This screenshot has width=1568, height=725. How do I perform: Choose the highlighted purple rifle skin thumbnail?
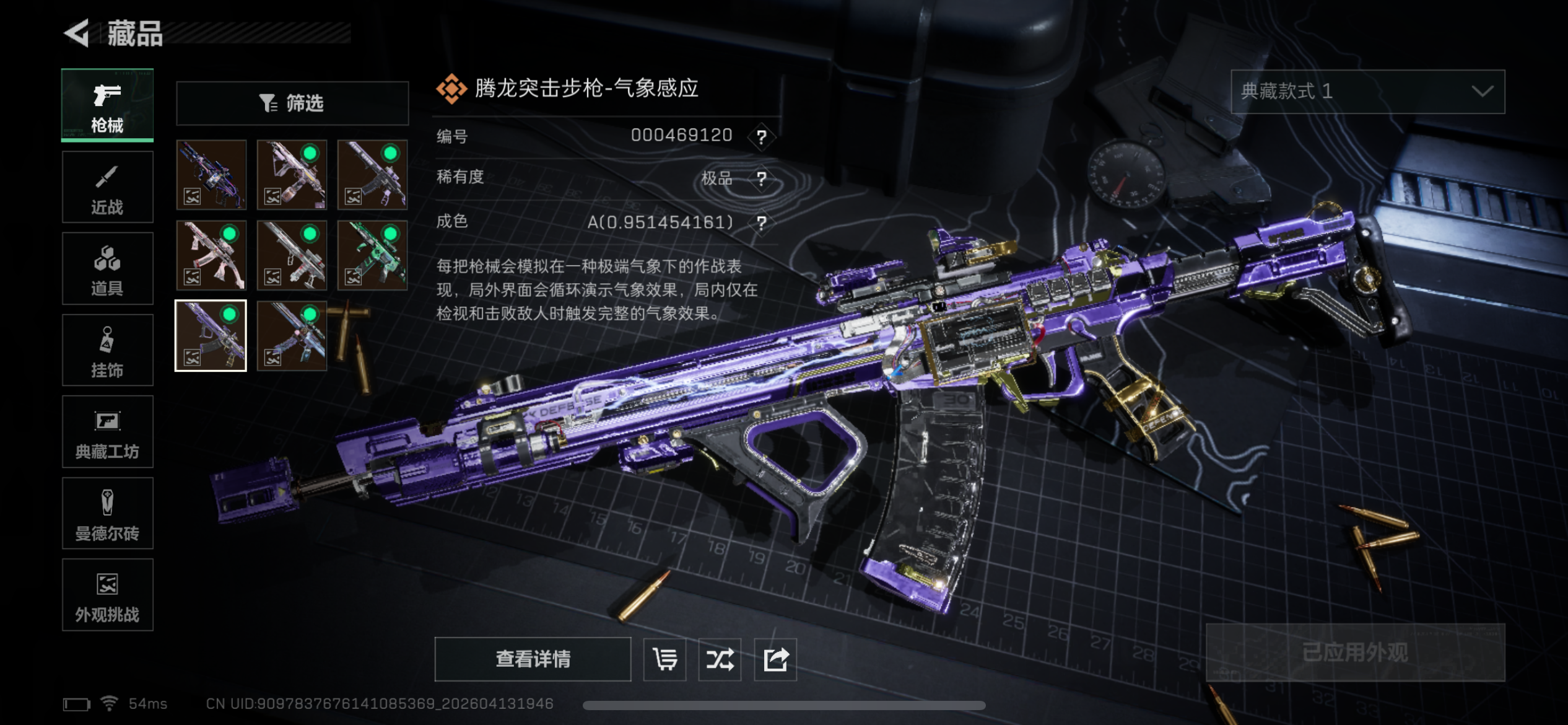coord(211,336)
